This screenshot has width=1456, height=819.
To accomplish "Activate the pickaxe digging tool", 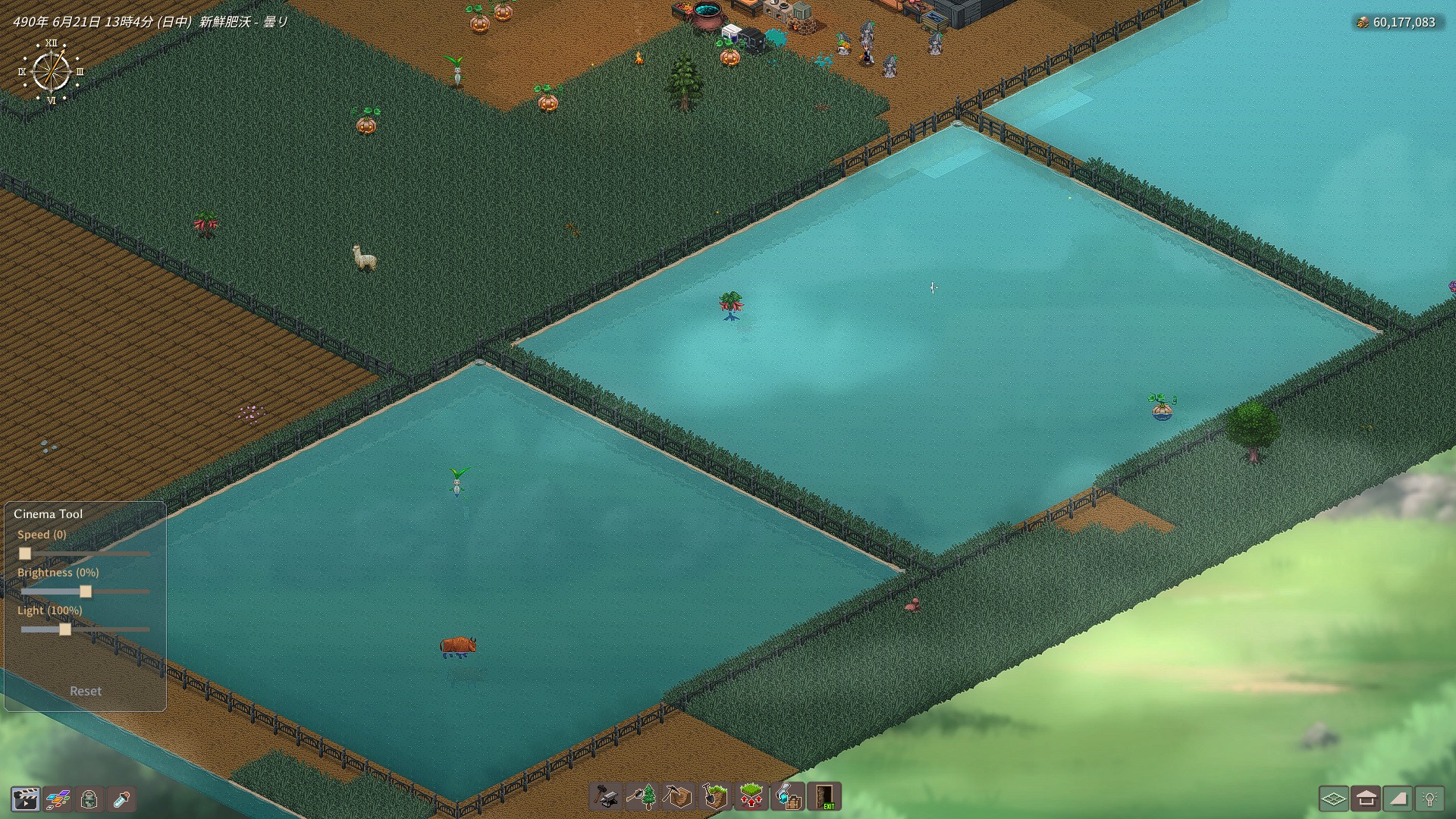I will pyautogui.click(x=678, y=797).
